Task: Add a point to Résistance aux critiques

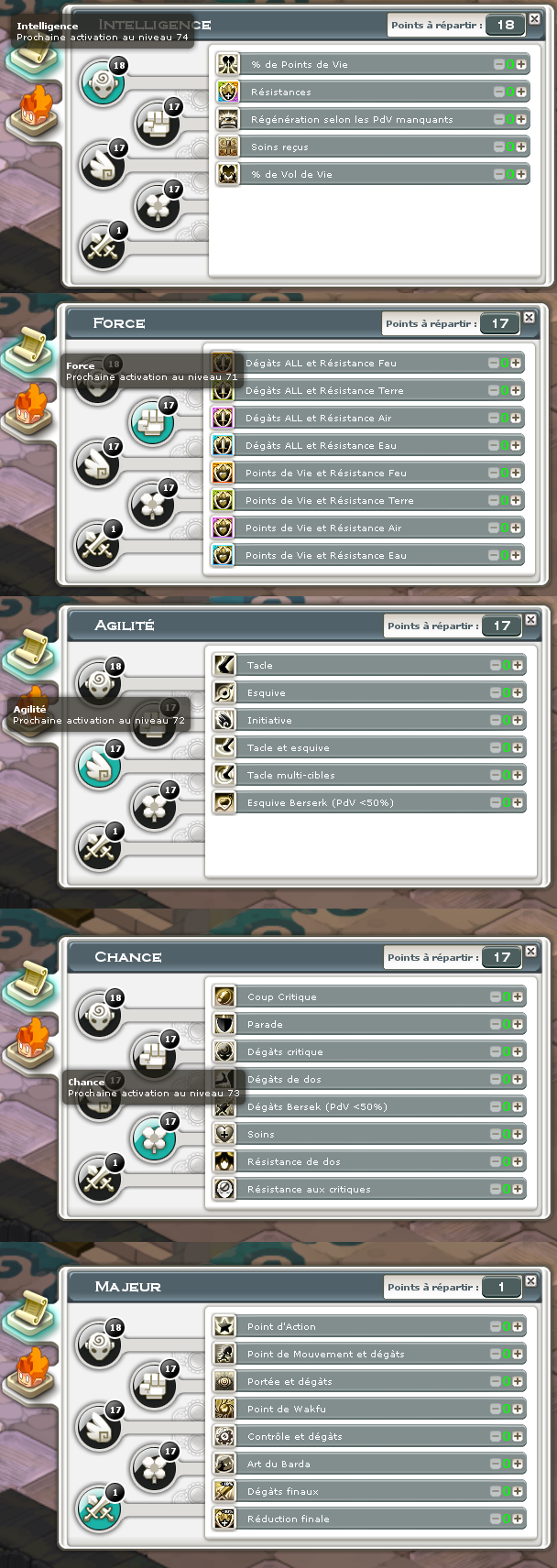Action: point(518,1190)
